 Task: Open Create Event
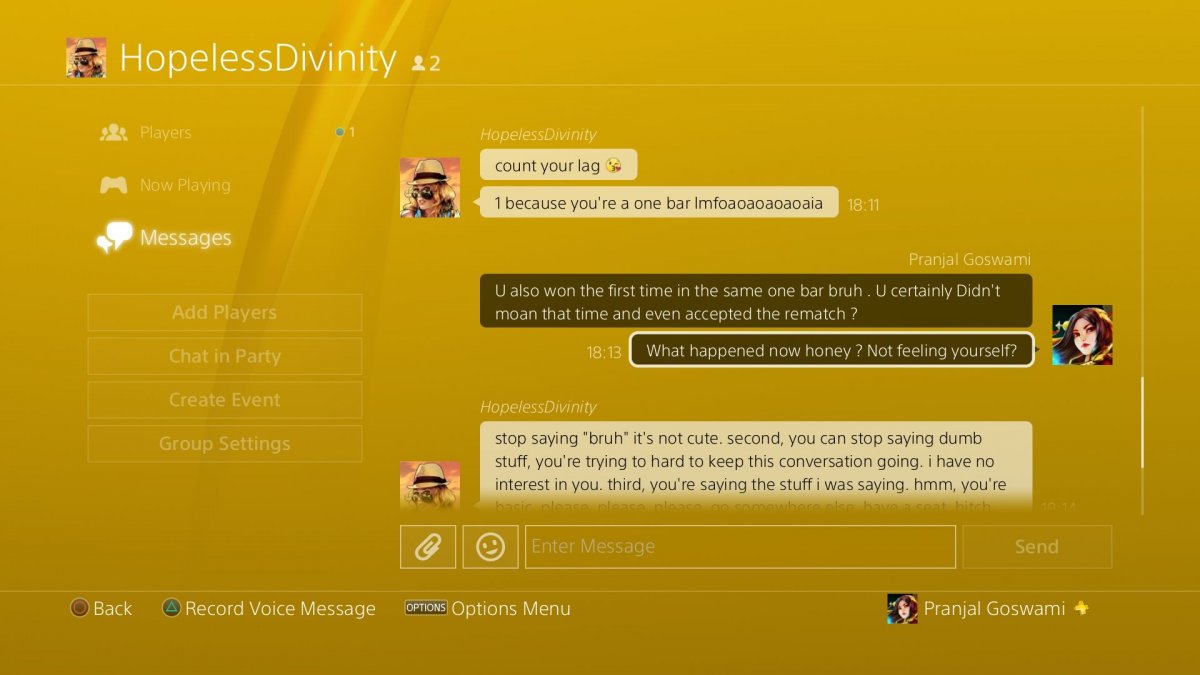tap(225, 400)
